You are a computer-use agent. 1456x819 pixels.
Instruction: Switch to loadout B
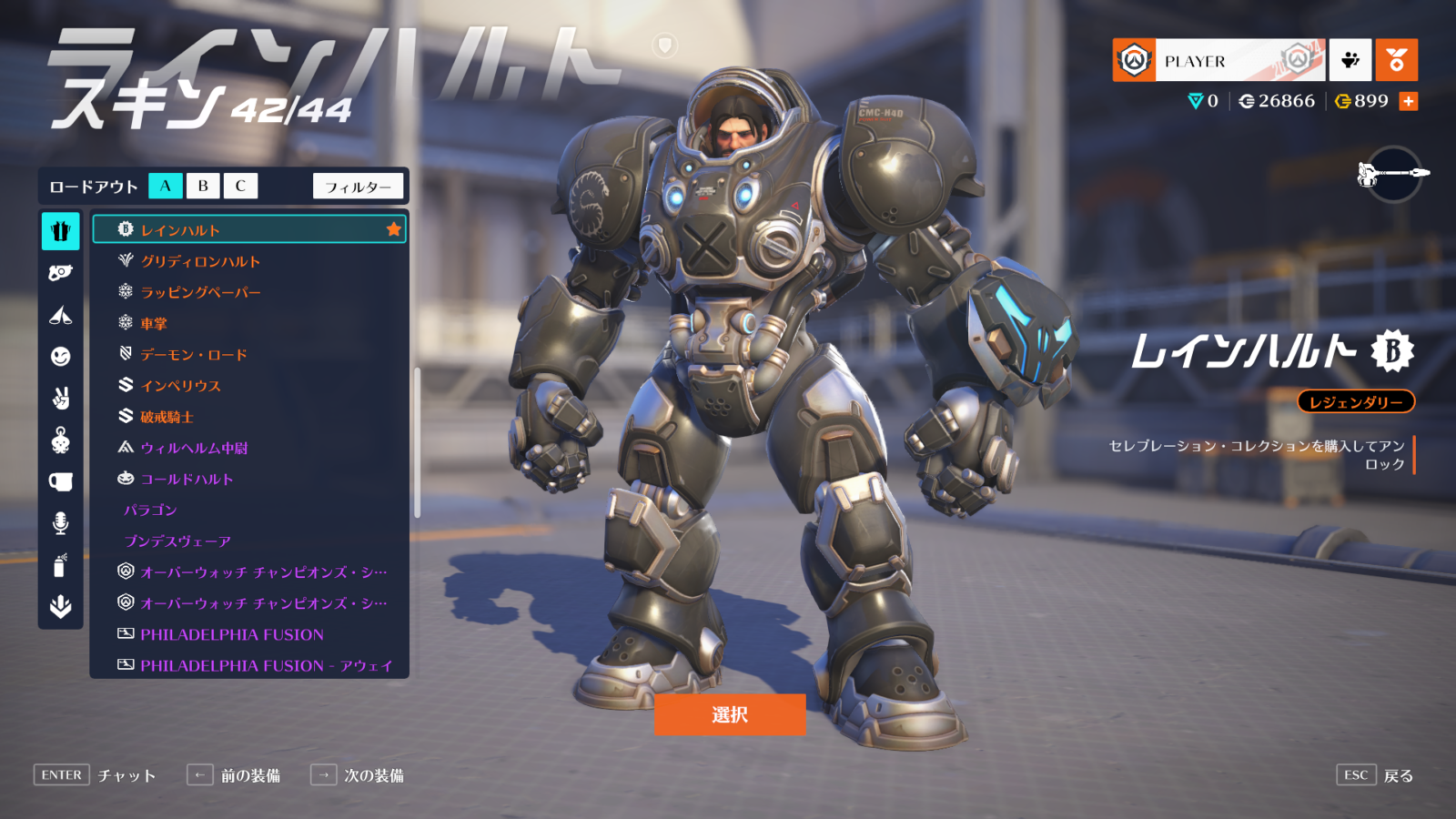201,186
